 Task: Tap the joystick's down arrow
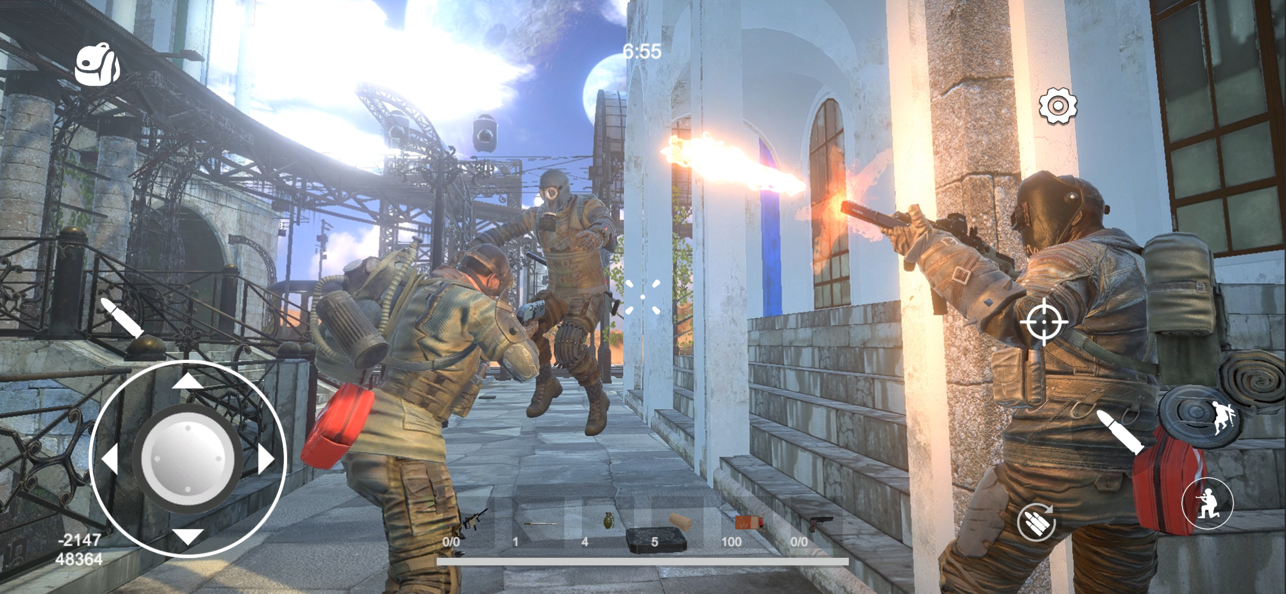(187, 537)
